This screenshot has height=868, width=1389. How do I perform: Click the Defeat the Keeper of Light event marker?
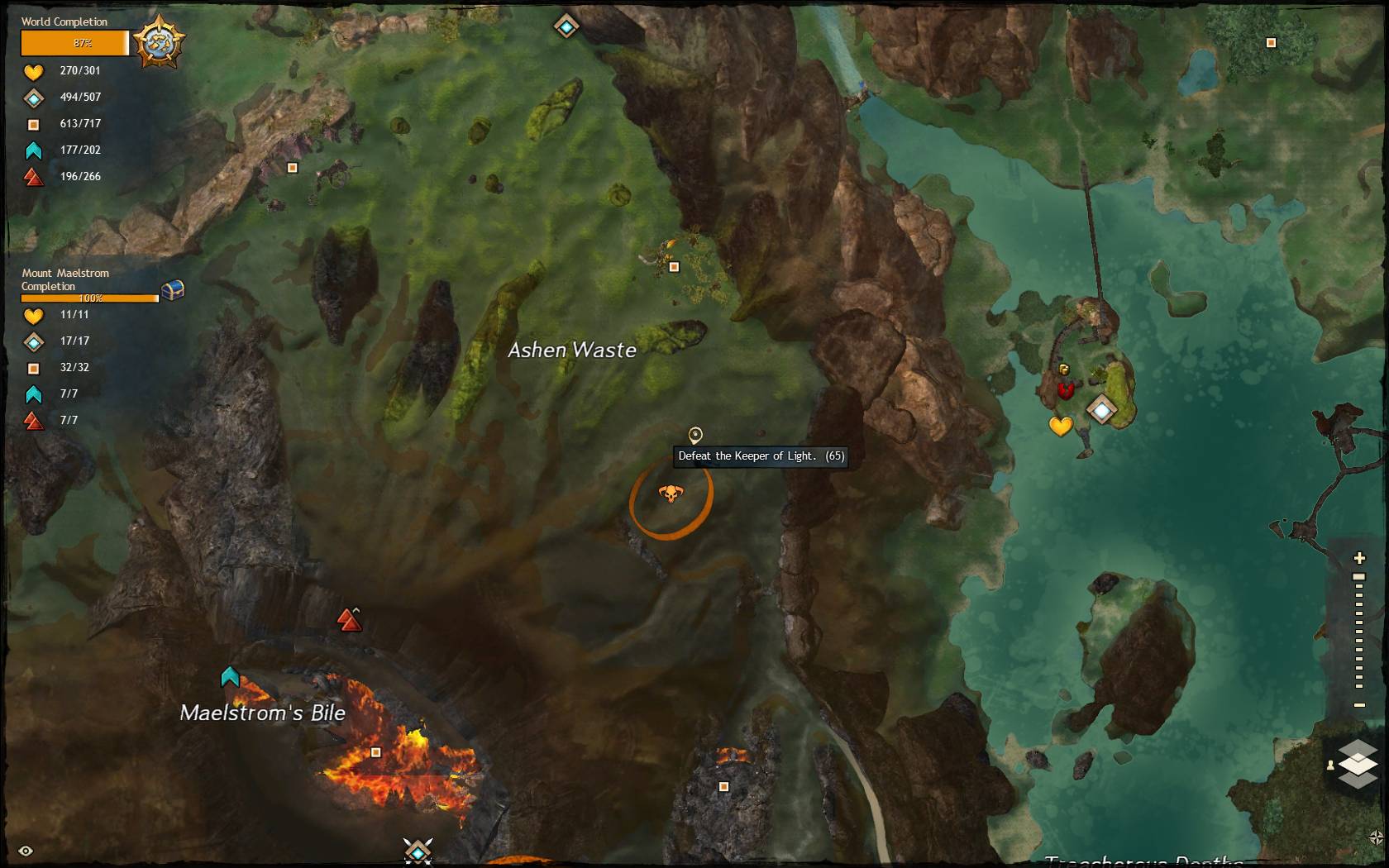tap(695, 433)
